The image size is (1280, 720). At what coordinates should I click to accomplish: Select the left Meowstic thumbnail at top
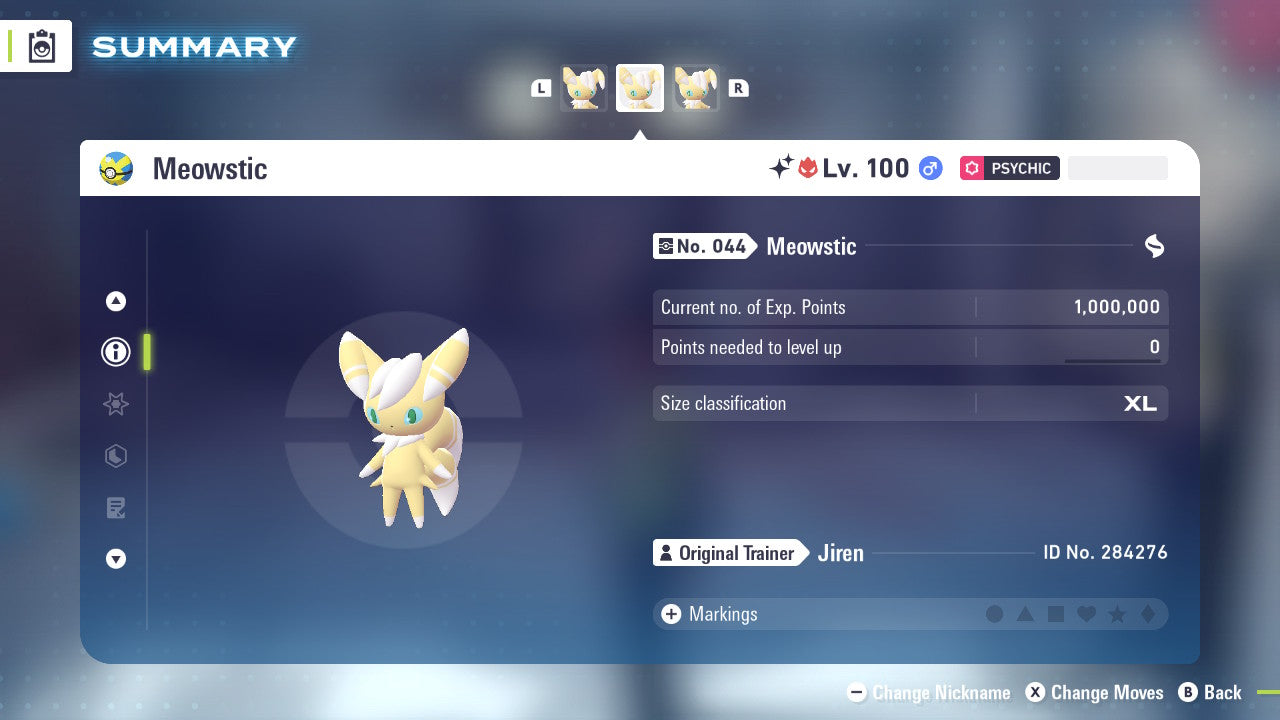coord(584,88)
